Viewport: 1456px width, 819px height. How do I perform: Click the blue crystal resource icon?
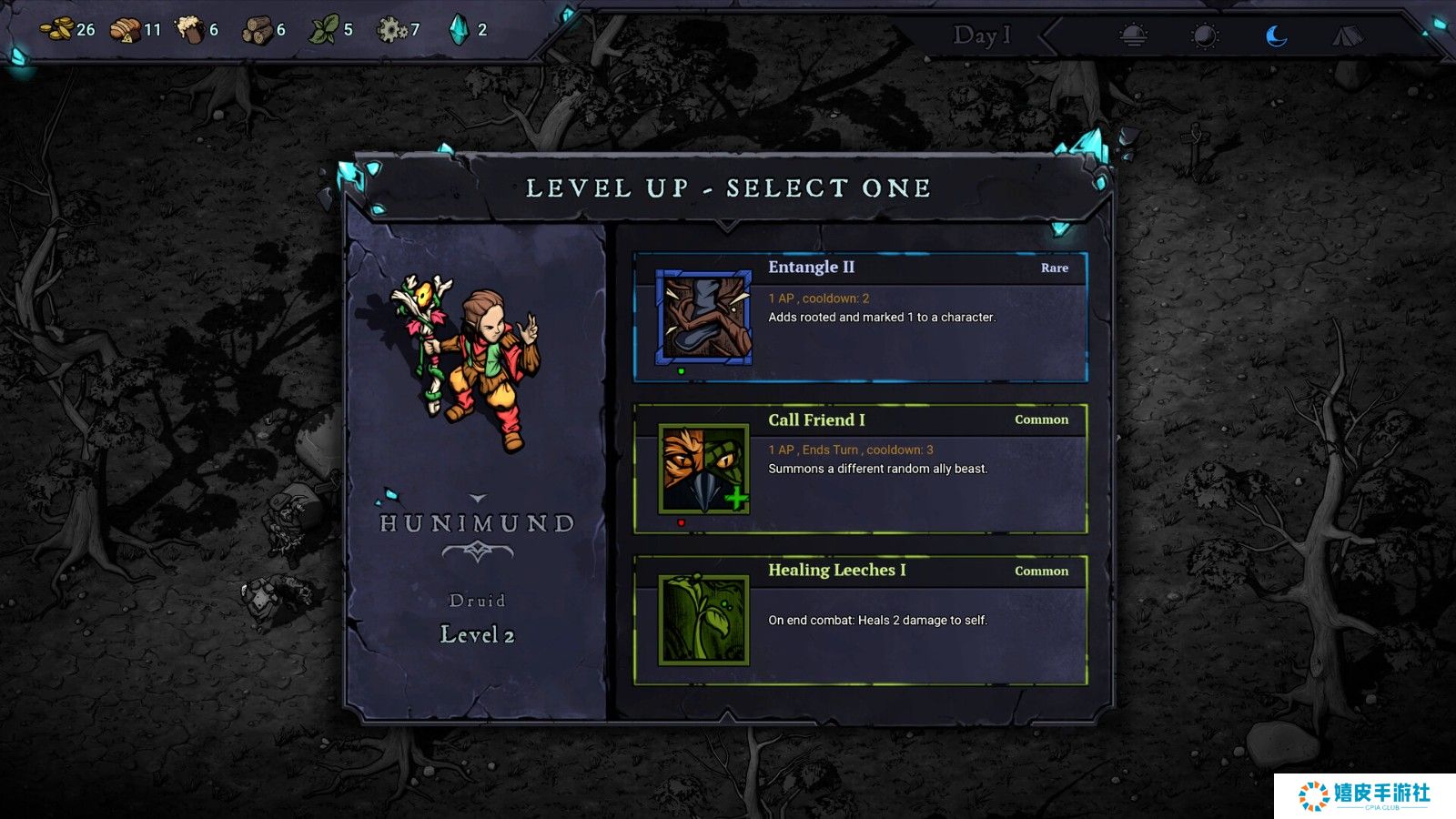pos(459,30)
